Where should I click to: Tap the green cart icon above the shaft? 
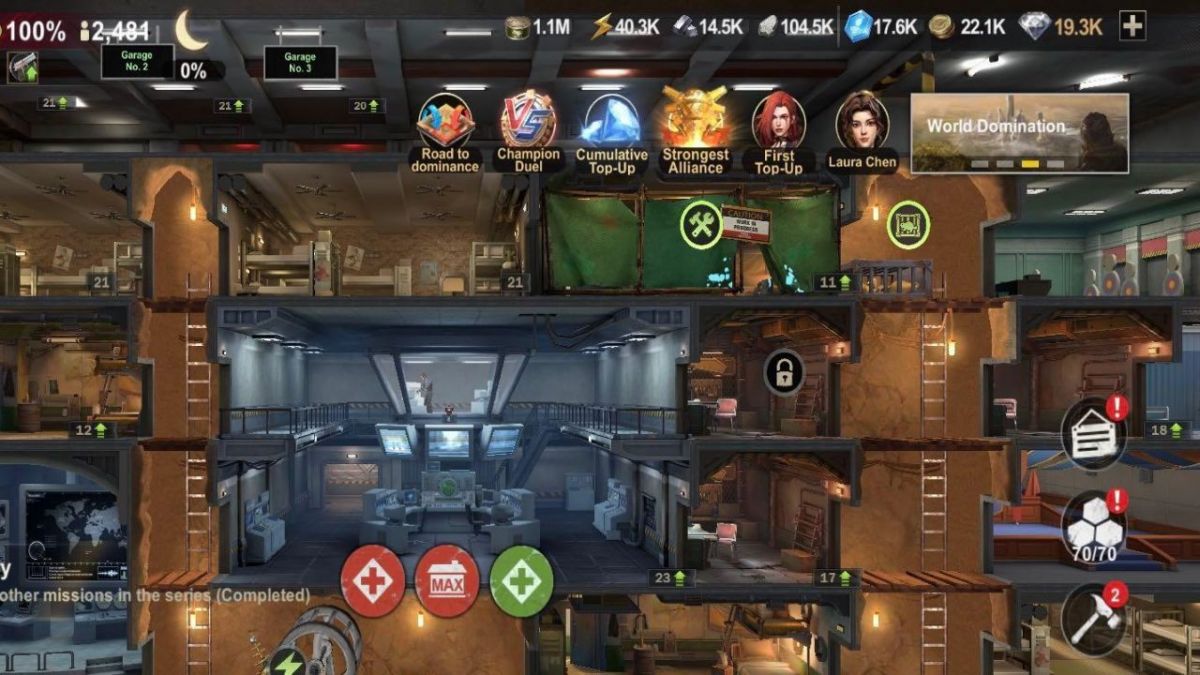click(908, 225)
